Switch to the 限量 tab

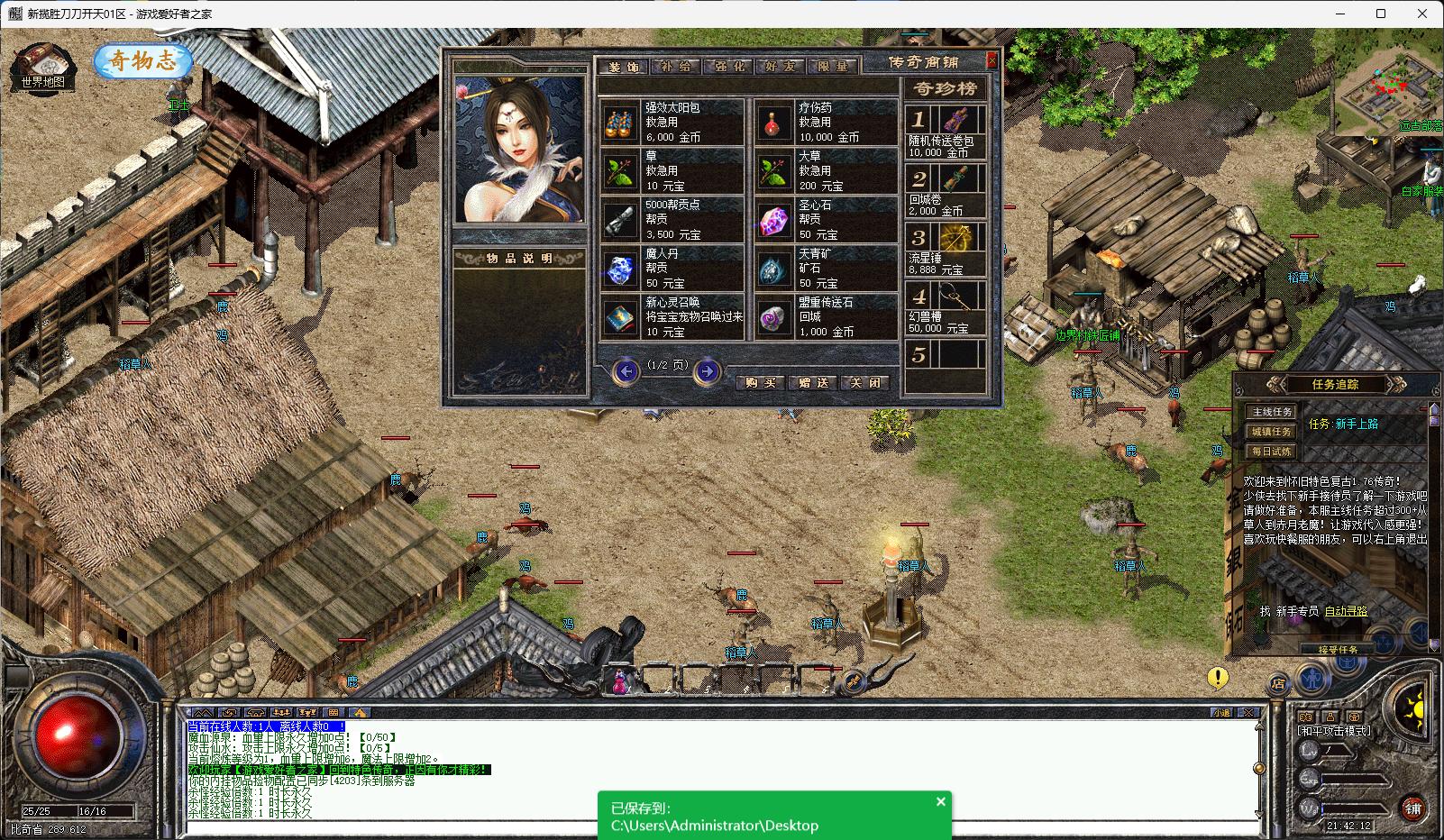[832, 67]
